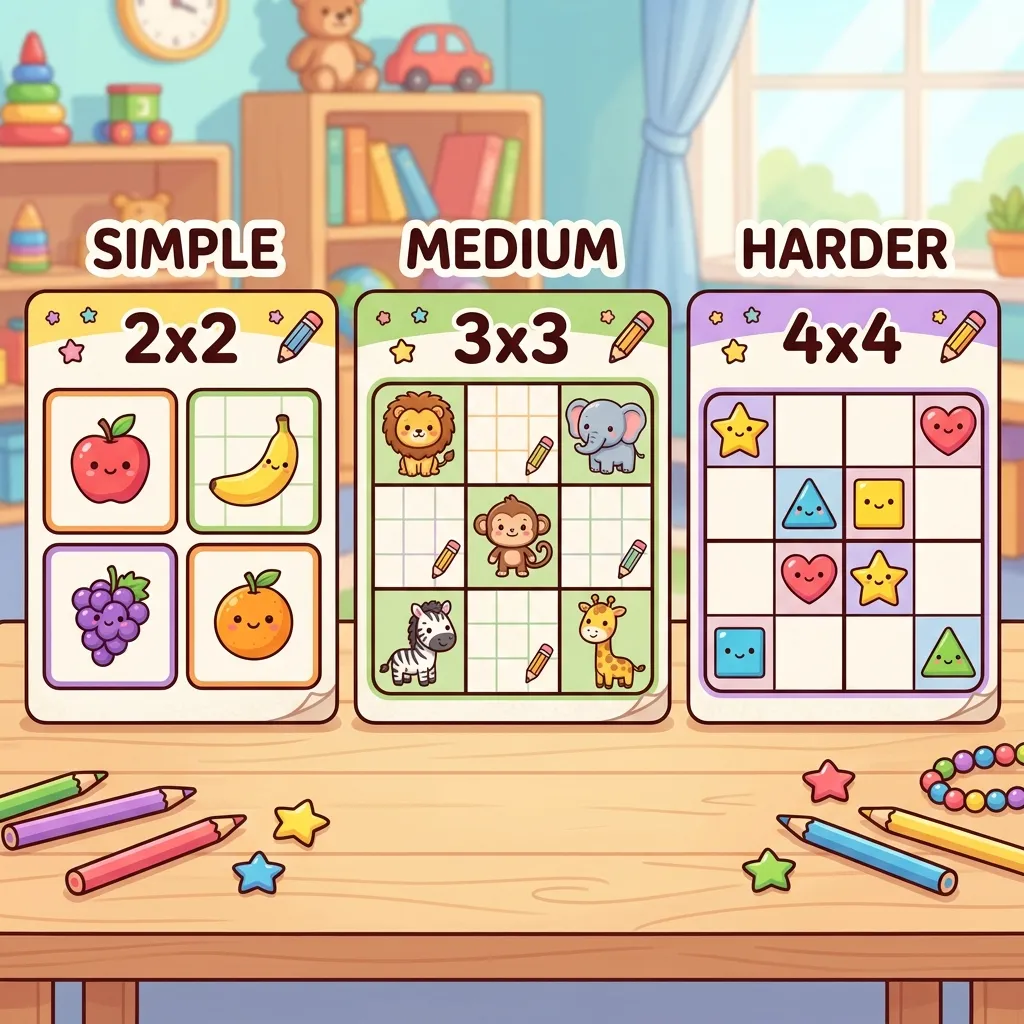Viewport: 1024px width, 1024px height.
Task: Select the orange fruit tile
Action: 254,615
